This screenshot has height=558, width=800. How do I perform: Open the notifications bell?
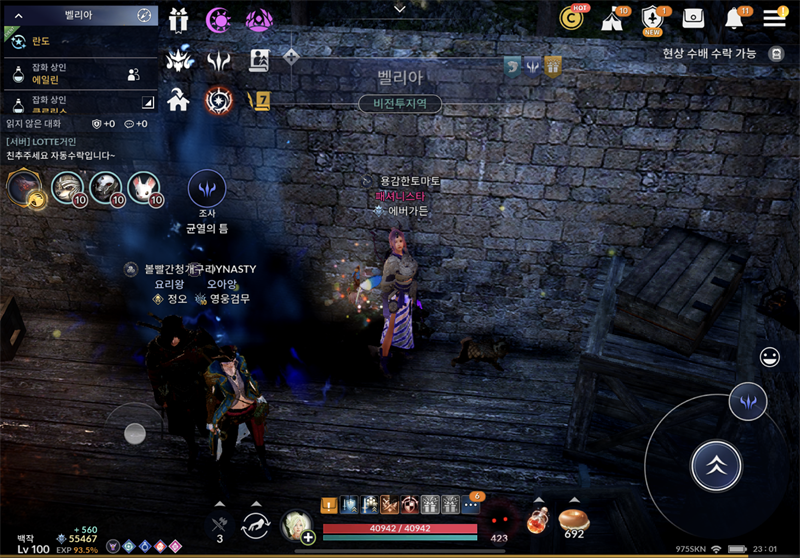pyautogui.click(x=735, y=18)
